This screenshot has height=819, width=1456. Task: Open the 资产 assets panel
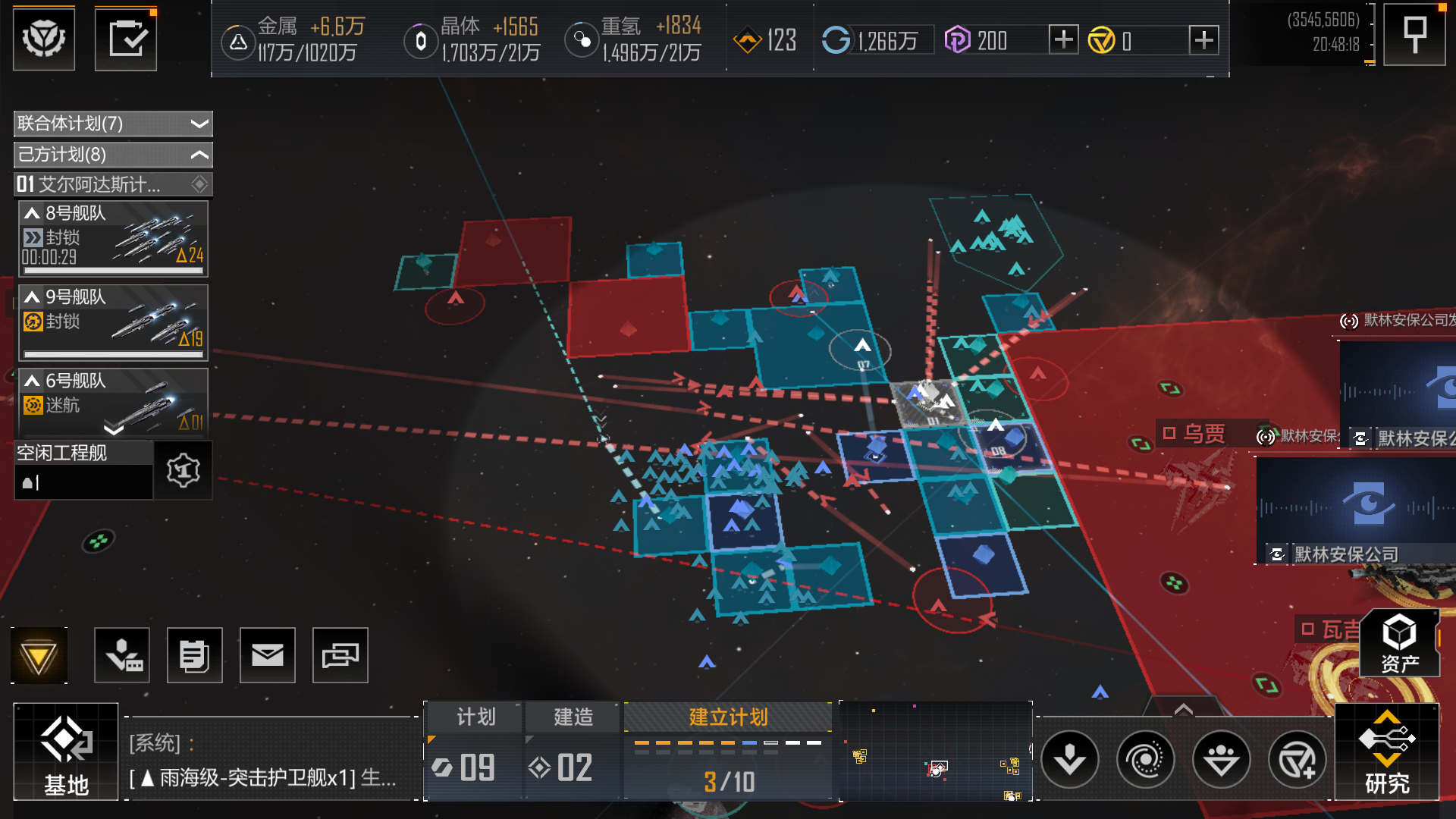point(1399,643)
